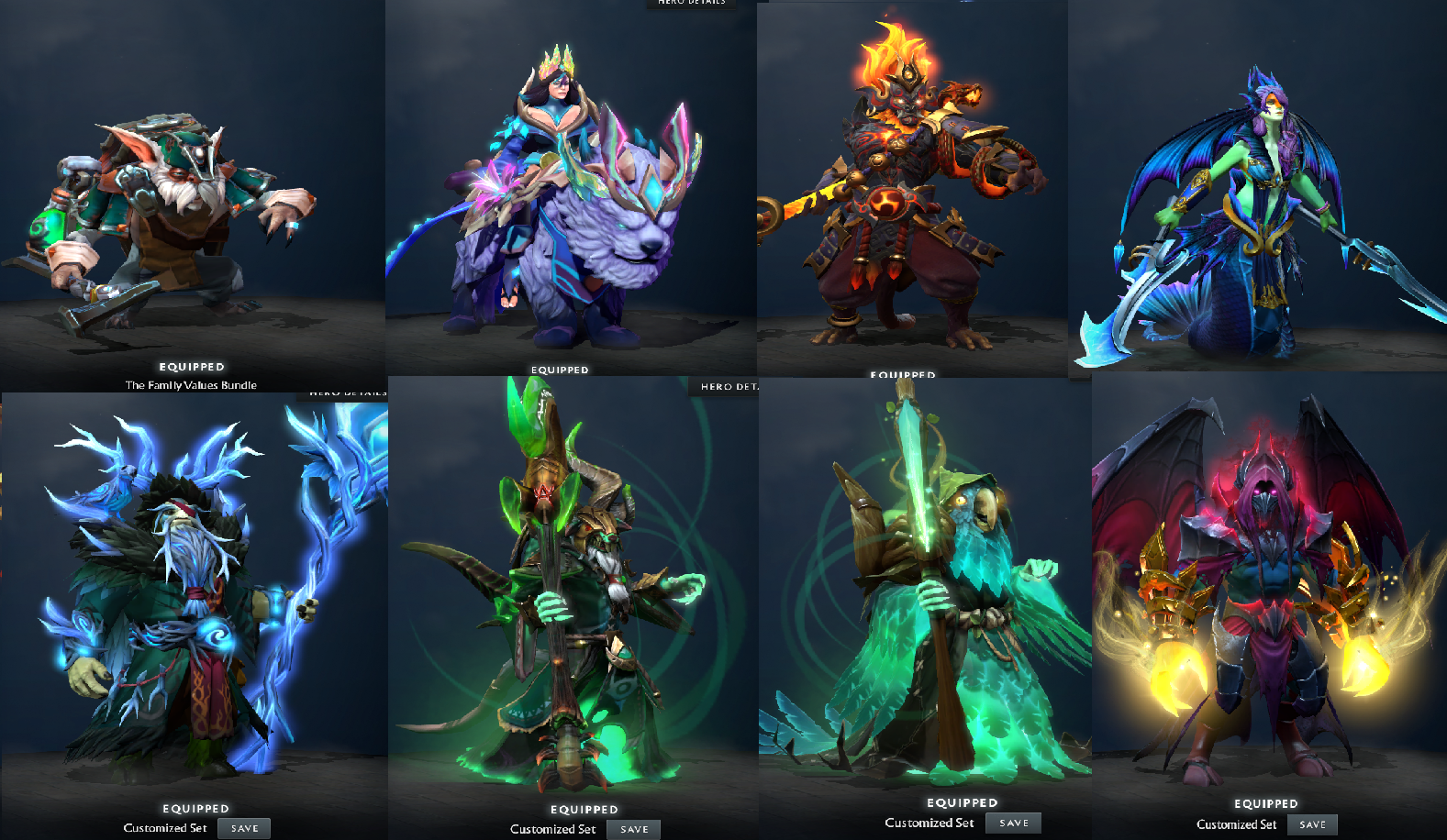This screenshot has height=840, width=1447.
Task: Click the EQUIPPED label under Meepo
Action: point(194,365)
